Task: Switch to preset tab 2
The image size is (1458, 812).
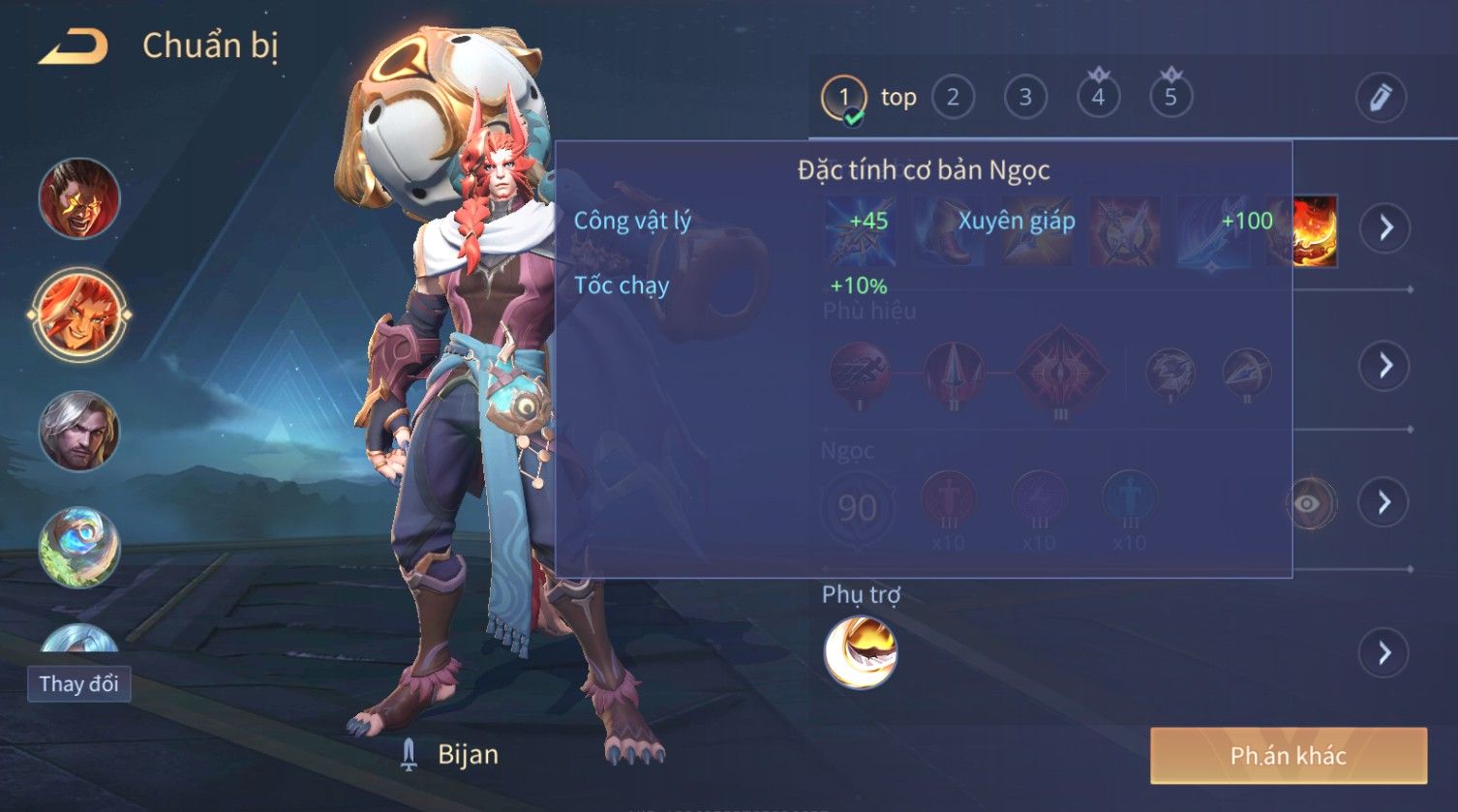Action: 953,98
